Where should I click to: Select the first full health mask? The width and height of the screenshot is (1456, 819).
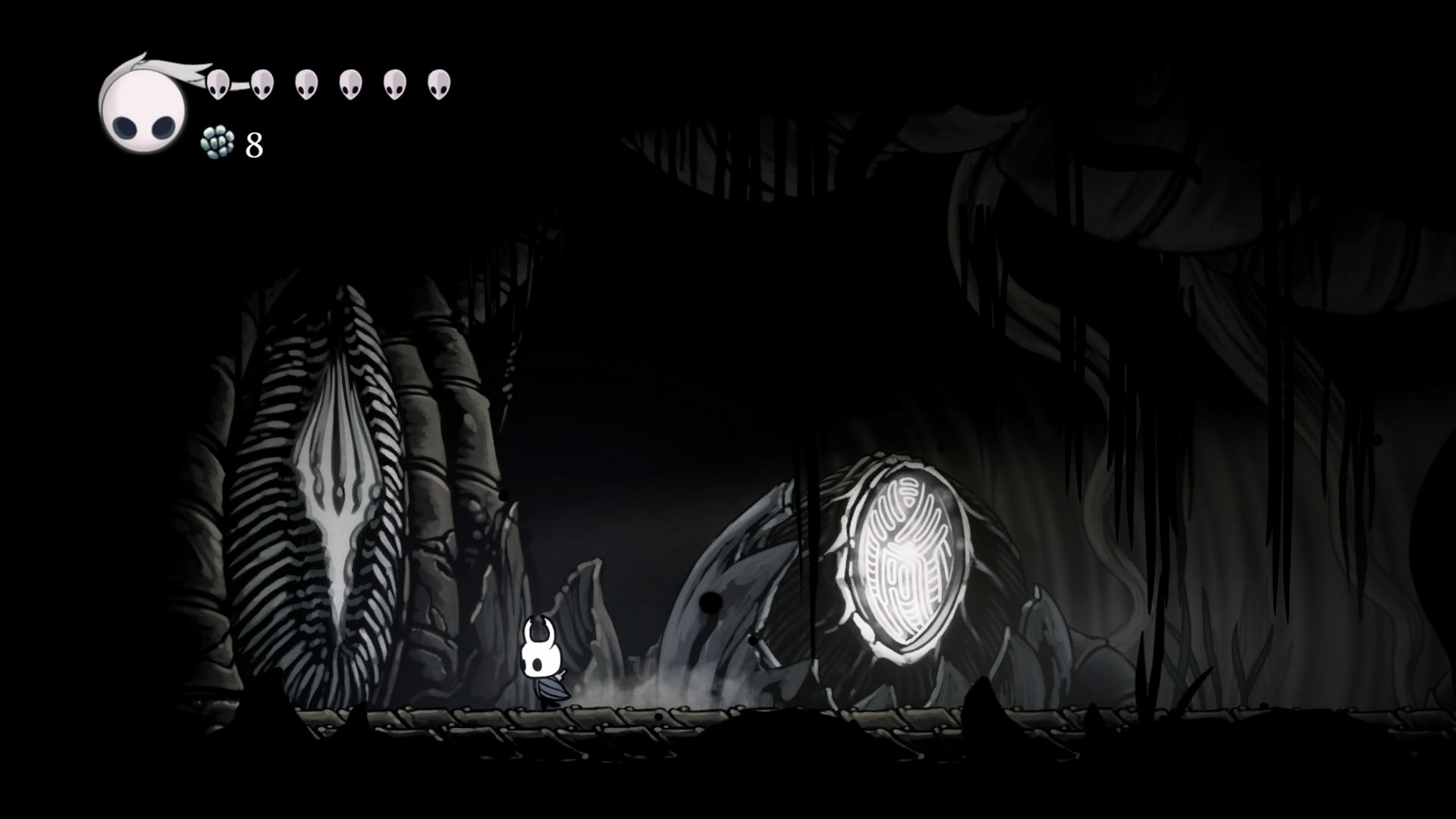click(x=220, y=83)
